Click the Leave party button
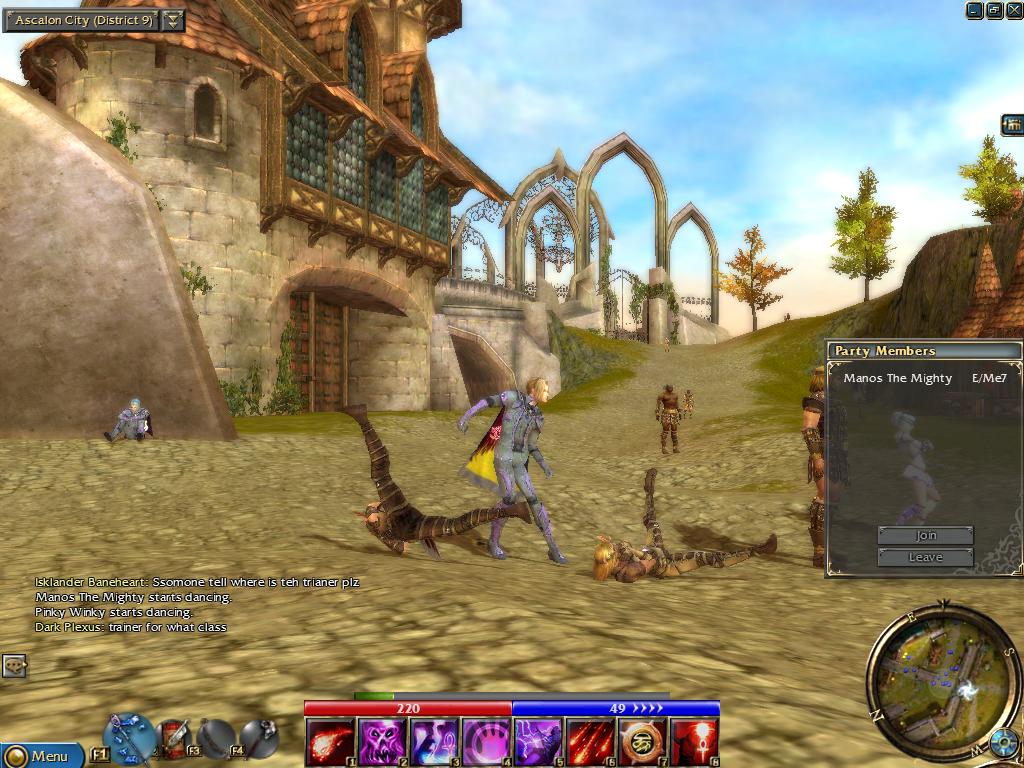Screen dimensions: 1024x768 [x=925, y=557]
